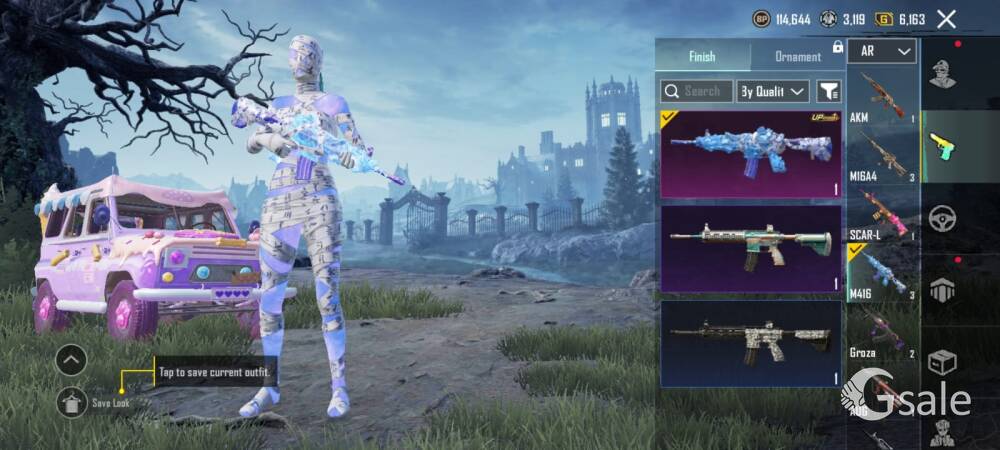Select the blue glacier M416 skin
1000x450 pixels.
pyautogui.click(x=751, y=154)
